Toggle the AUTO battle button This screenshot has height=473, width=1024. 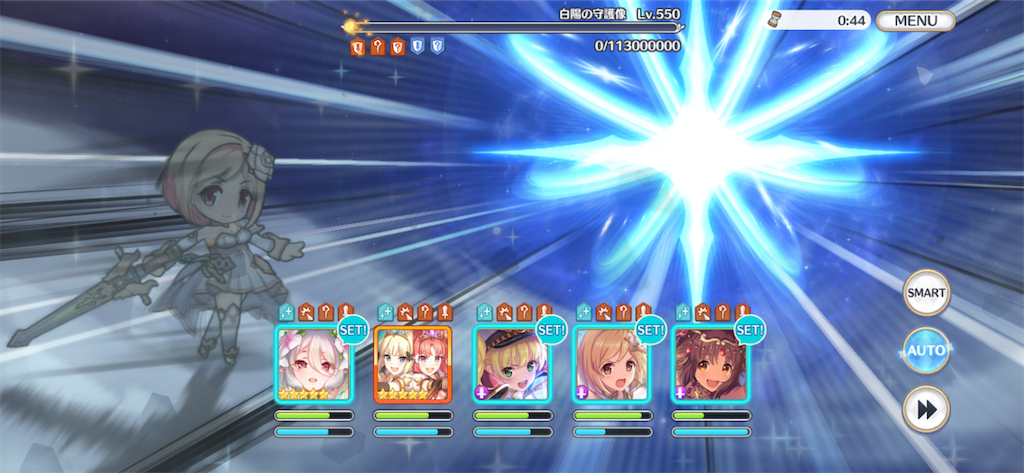pyautogui.click(x=925, y=350)
